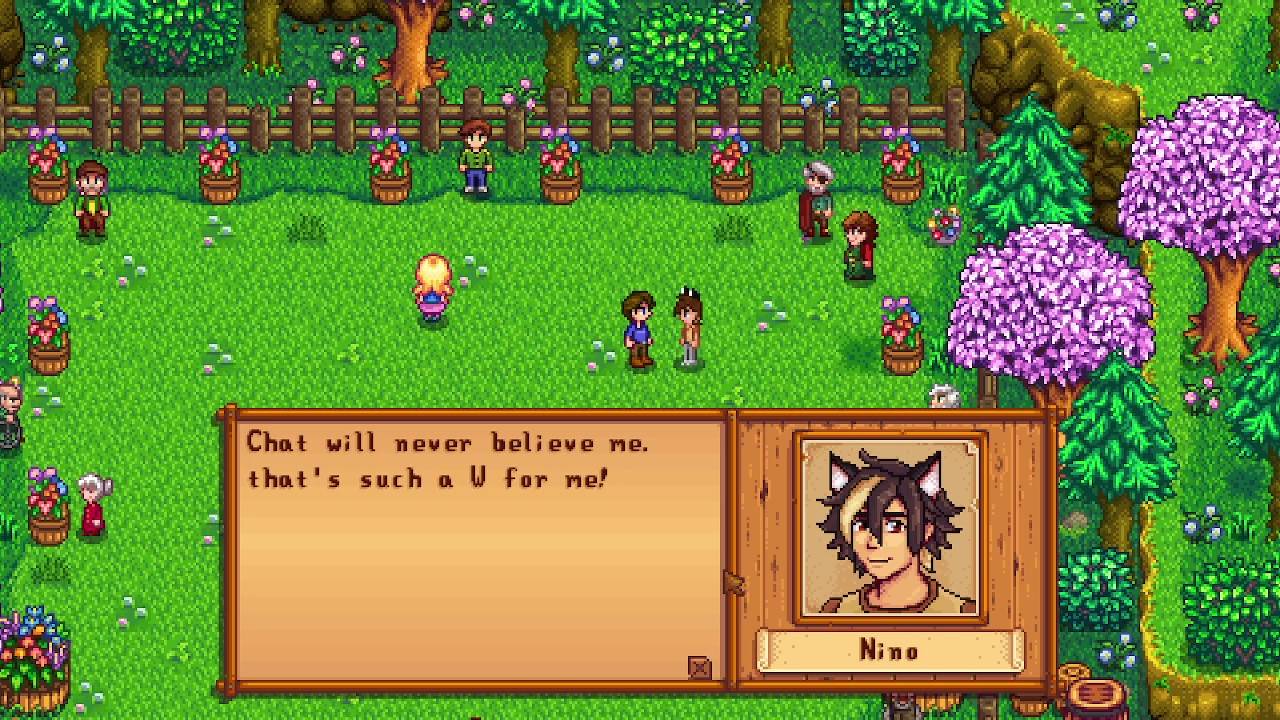
Task: Select the elderly villager with red cape
Action: point(813,200)
